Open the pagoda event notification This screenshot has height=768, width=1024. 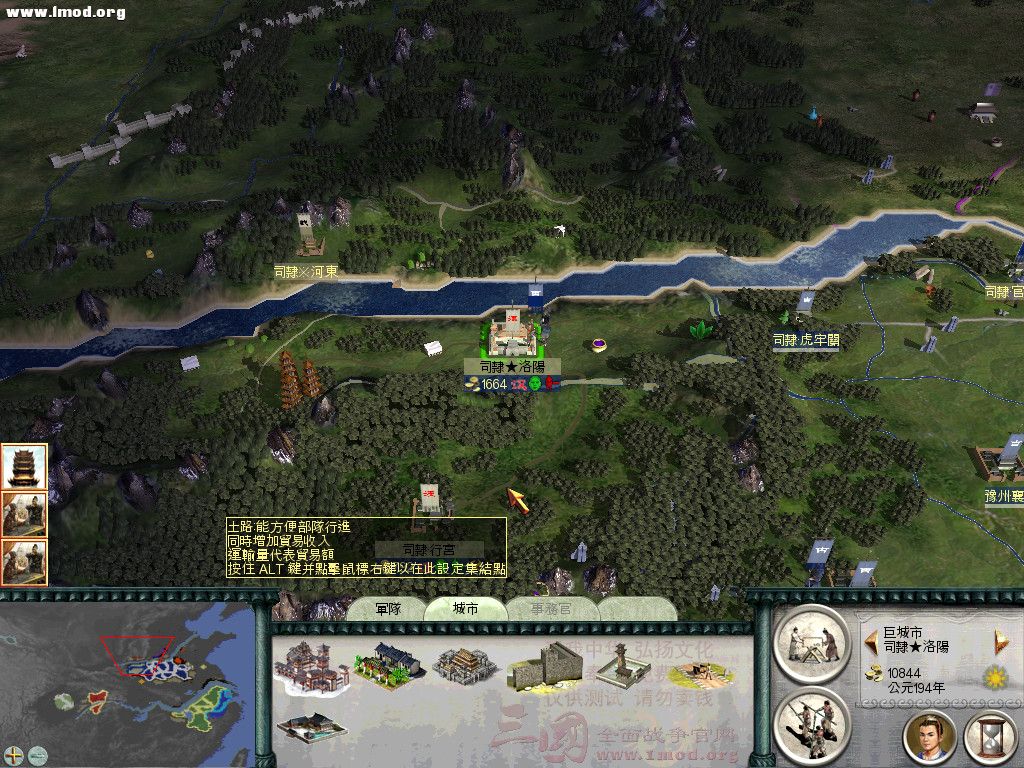pos(22,466)
